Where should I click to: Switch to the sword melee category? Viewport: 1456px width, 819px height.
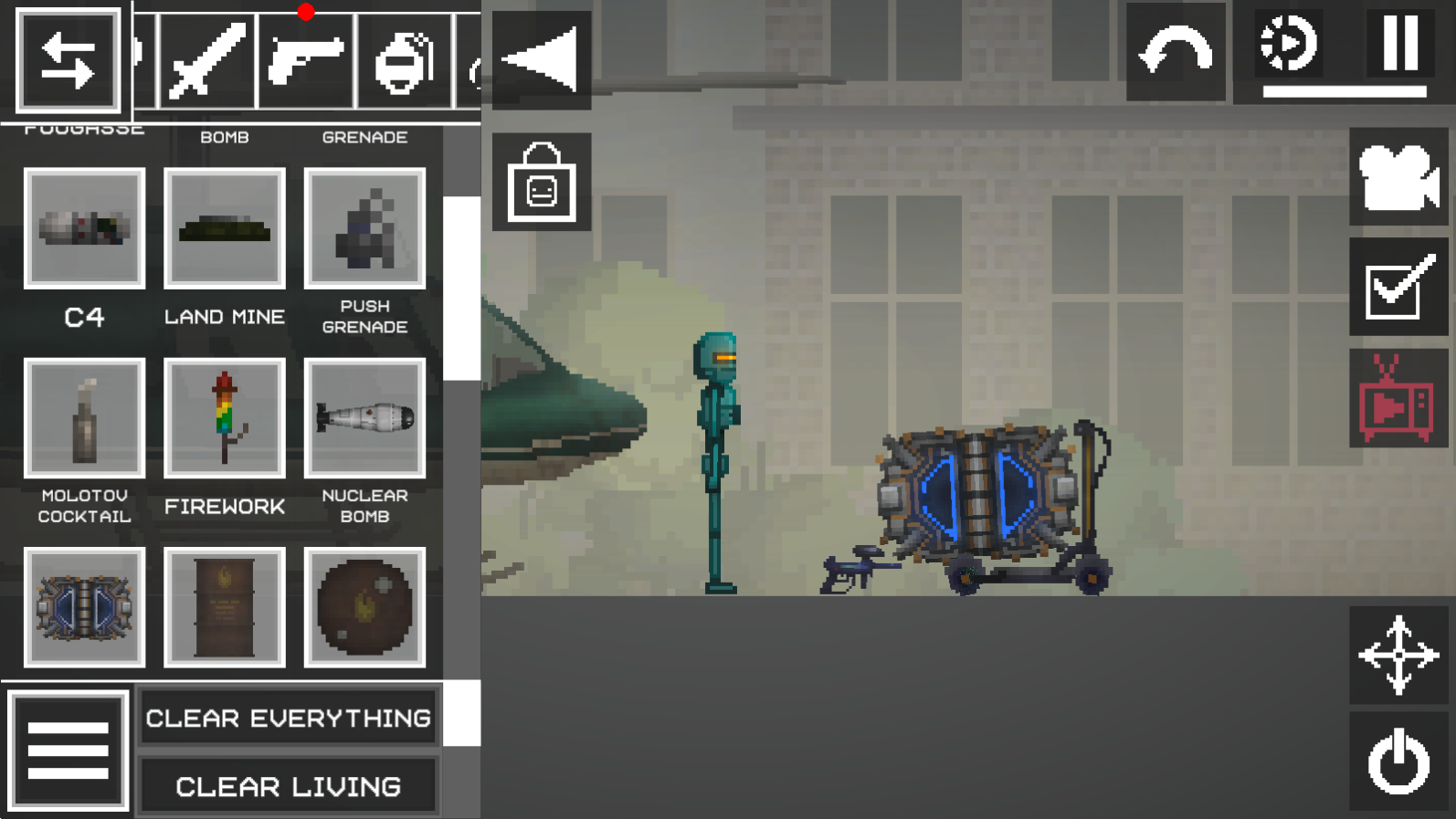click(x=208, y=61)
